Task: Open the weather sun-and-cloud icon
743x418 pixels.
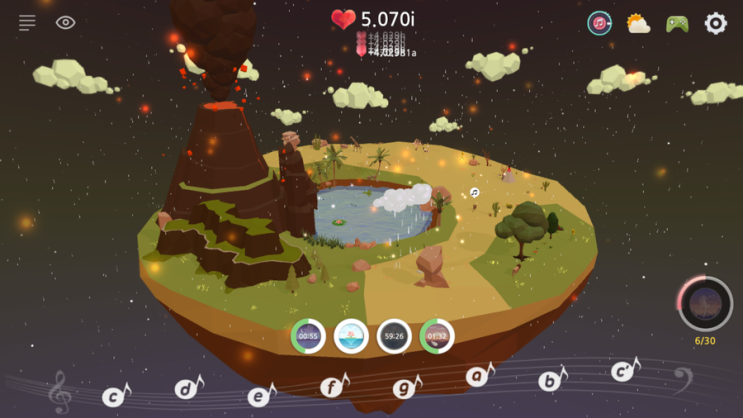Action: tap(638, 23)
